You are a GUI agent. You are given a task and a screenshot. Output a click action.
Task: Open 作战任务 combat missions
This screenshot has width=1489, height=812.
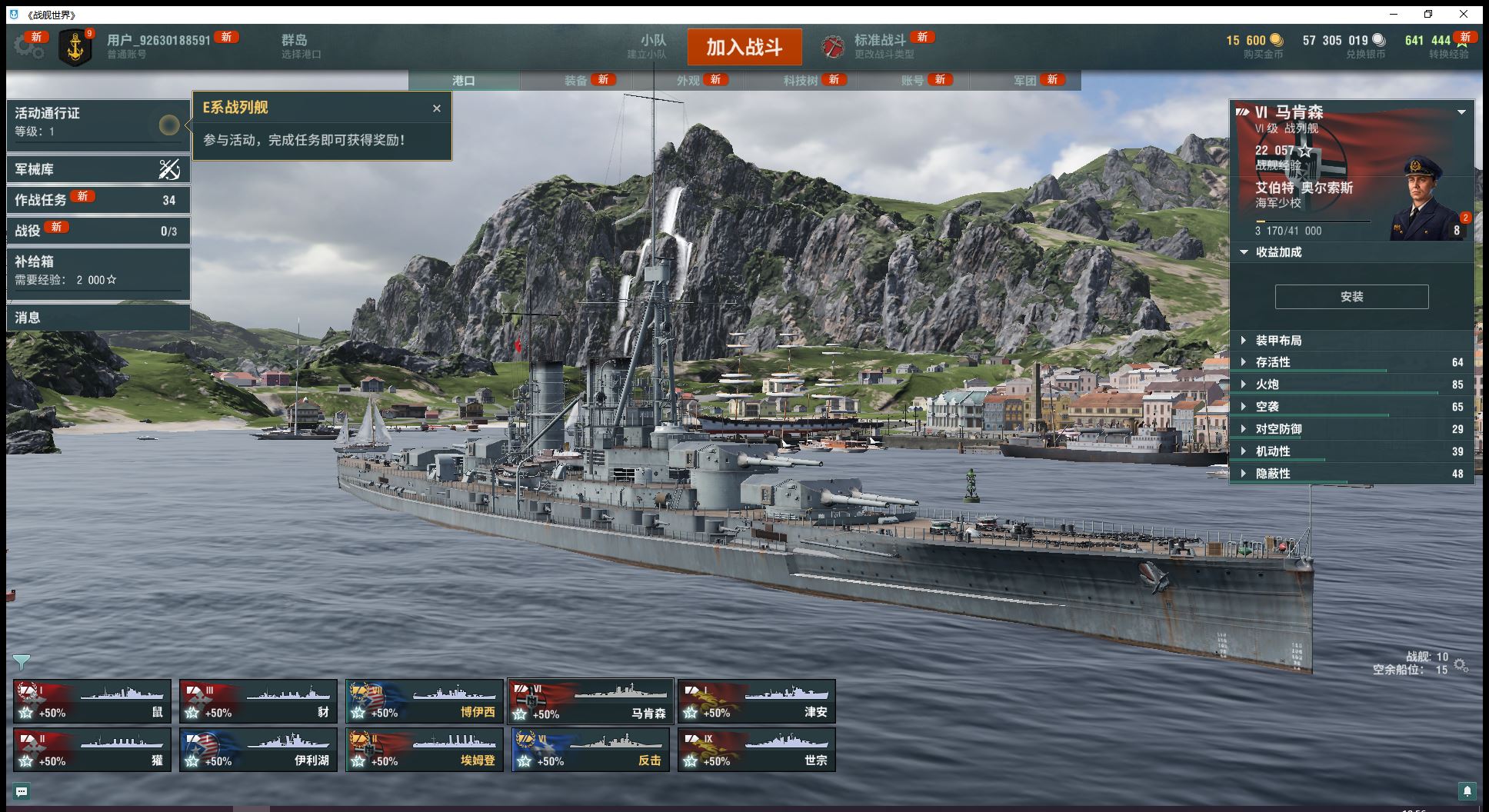pos(98,200)
